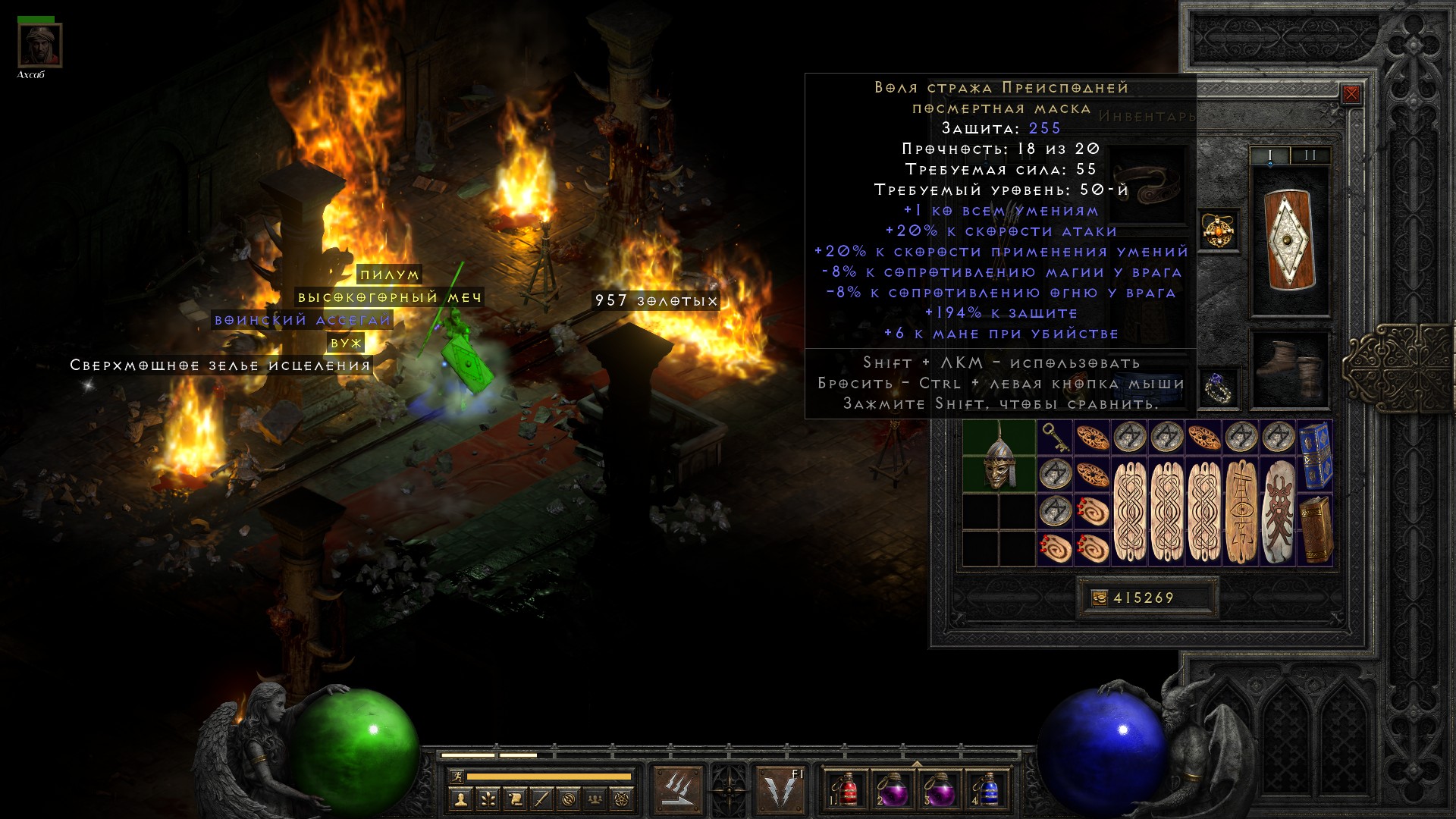Open the pentagram game menu button
Screen dimensions: 1456x819
click(623, 799)
